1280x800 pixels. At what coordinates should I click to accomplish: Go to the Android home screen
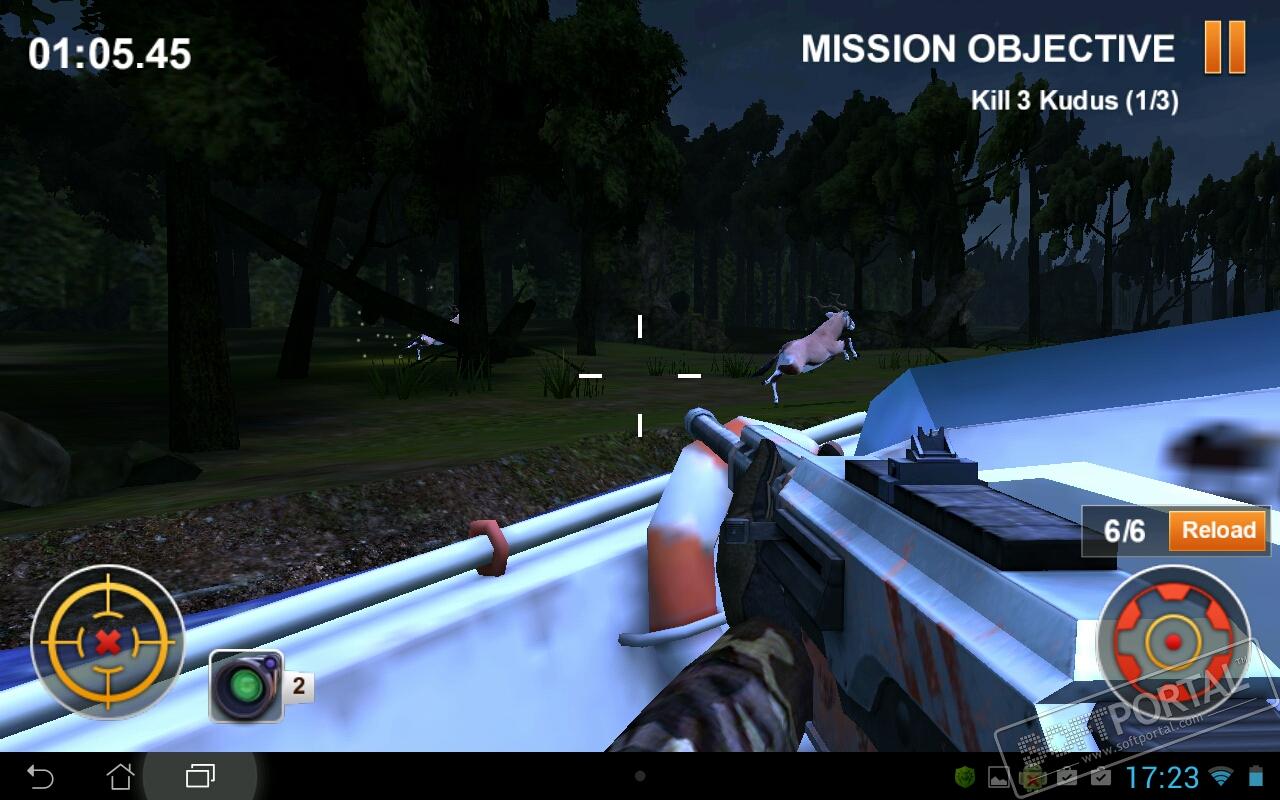(x=120, y=776)
